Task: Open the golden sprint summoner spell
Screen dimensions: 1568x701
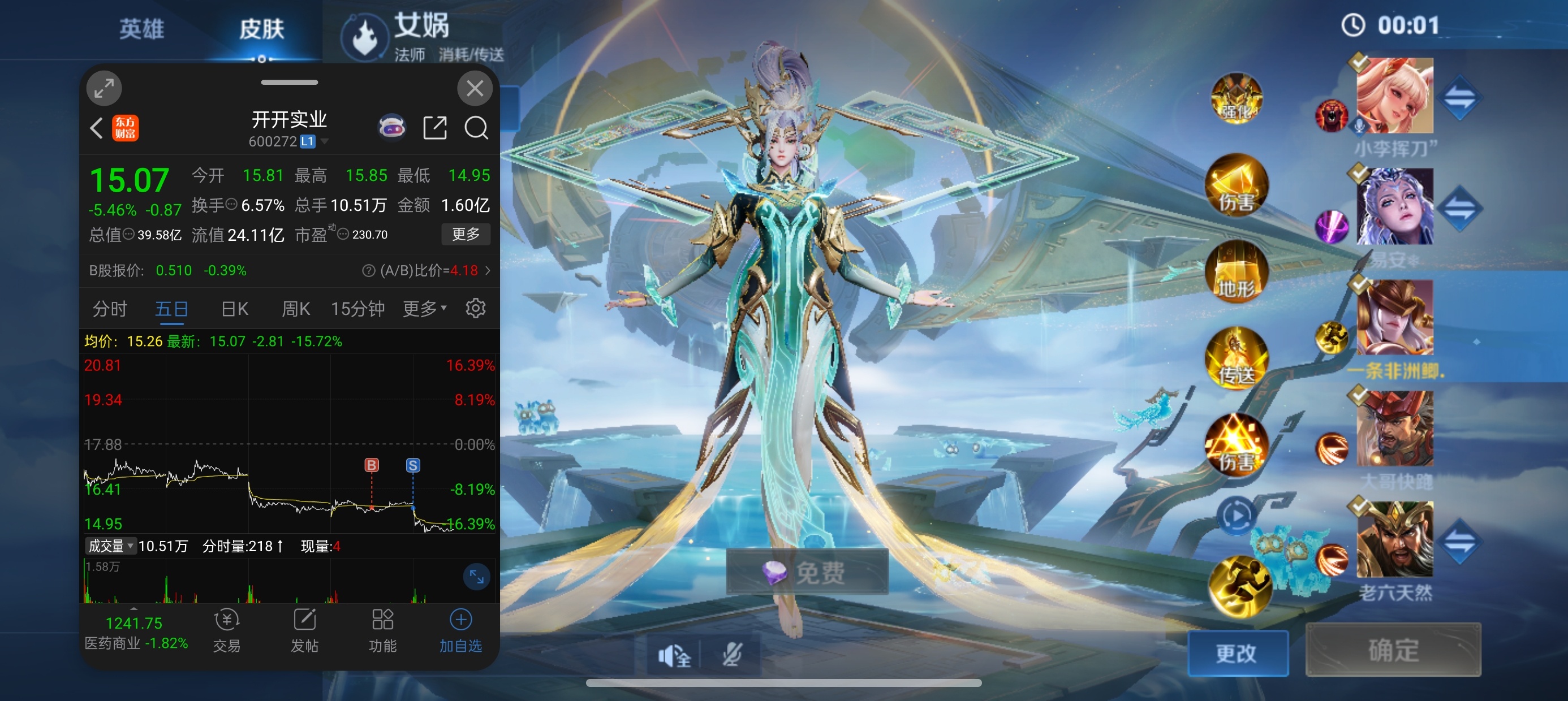Action: pos(1239,585)
